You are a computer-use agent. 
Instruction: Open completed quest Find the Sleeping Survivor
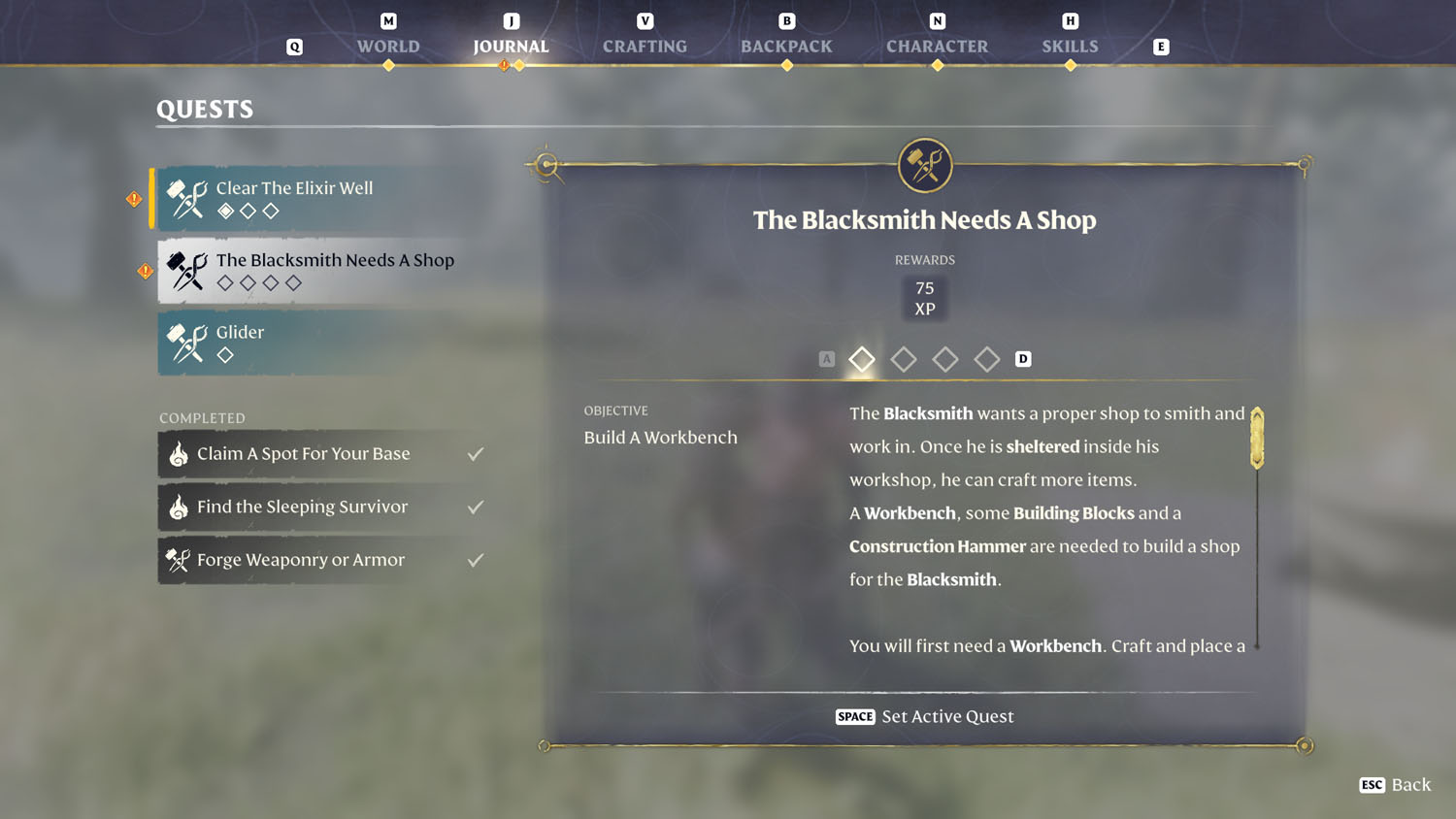322,507
